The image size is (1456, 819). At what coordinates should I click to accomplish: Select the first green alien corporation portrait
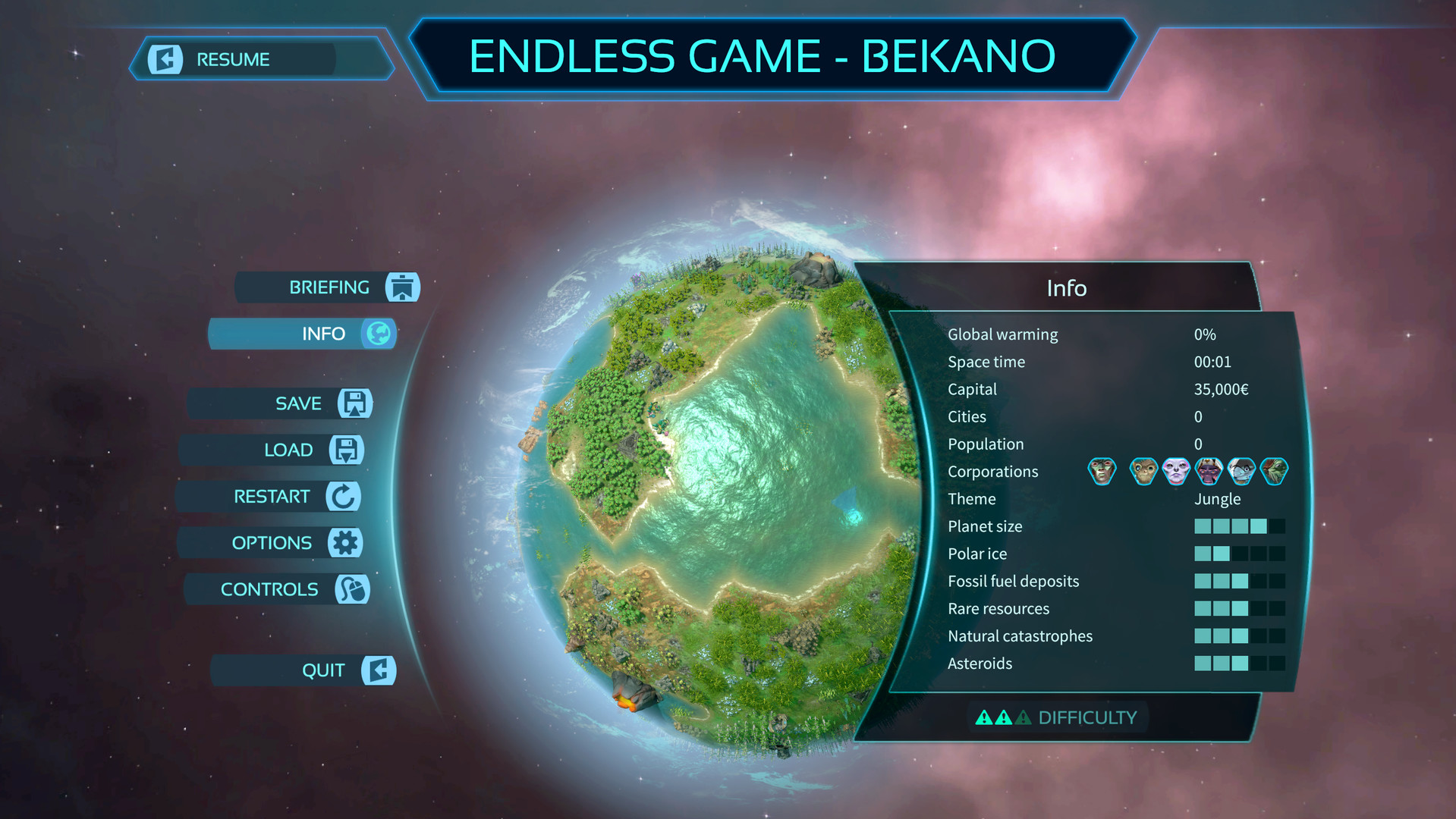(1101, 471)
